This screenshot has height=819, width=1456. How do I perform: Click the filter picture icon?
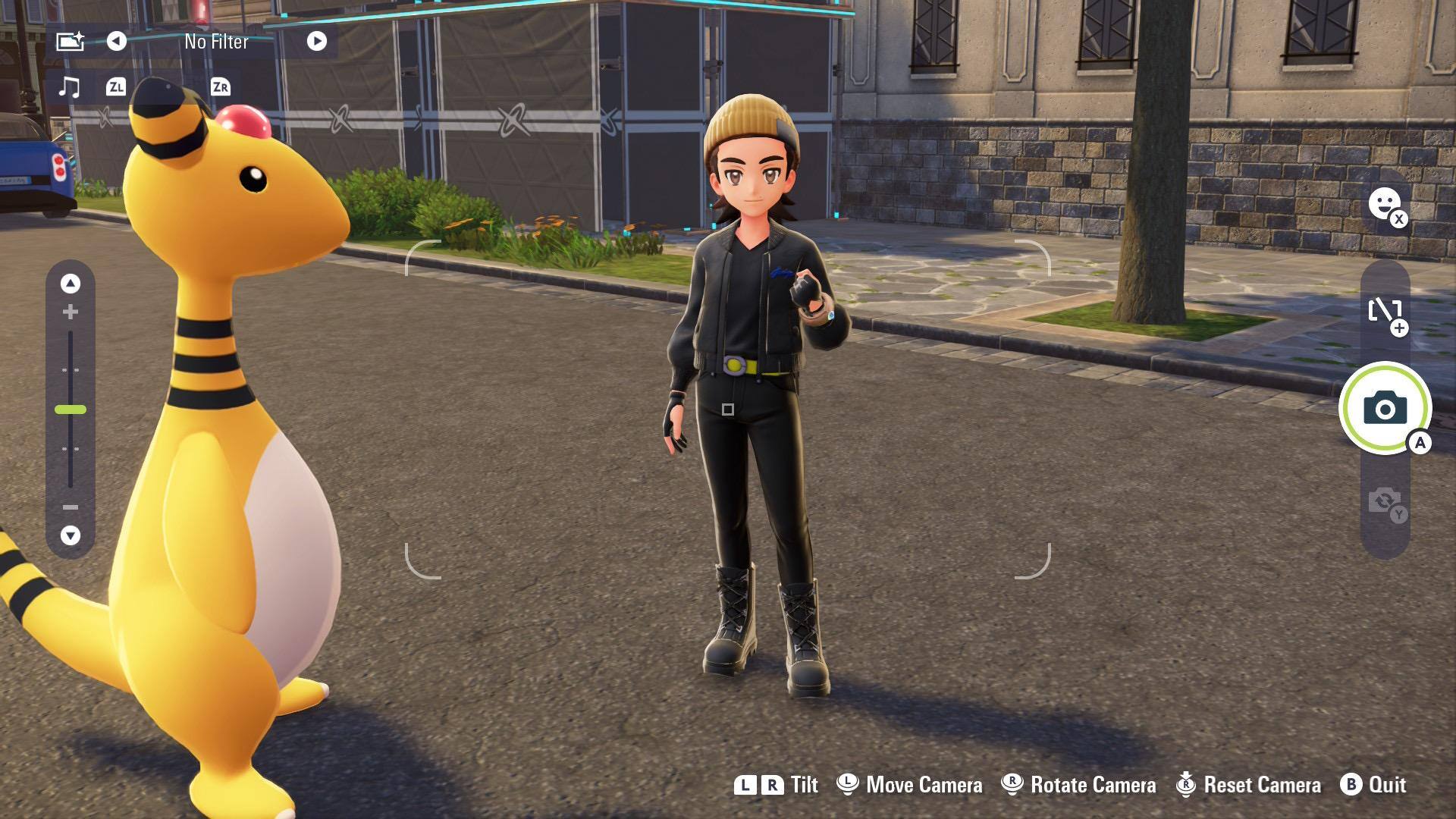click(70, 41)
